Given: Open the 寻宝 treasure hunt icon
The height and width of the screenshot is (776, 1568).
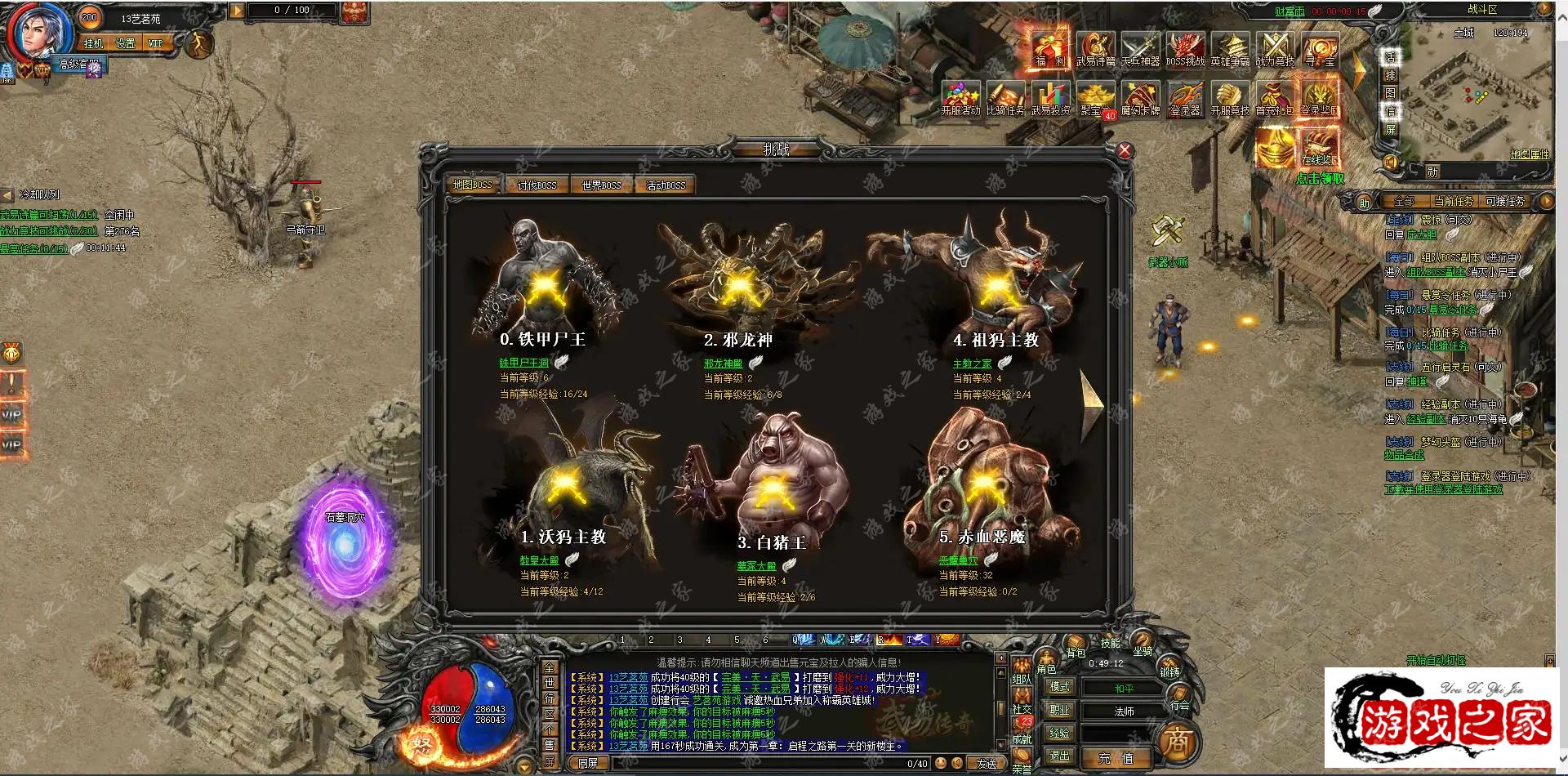Looking at the screenshot, I should tap(1319, 49).
